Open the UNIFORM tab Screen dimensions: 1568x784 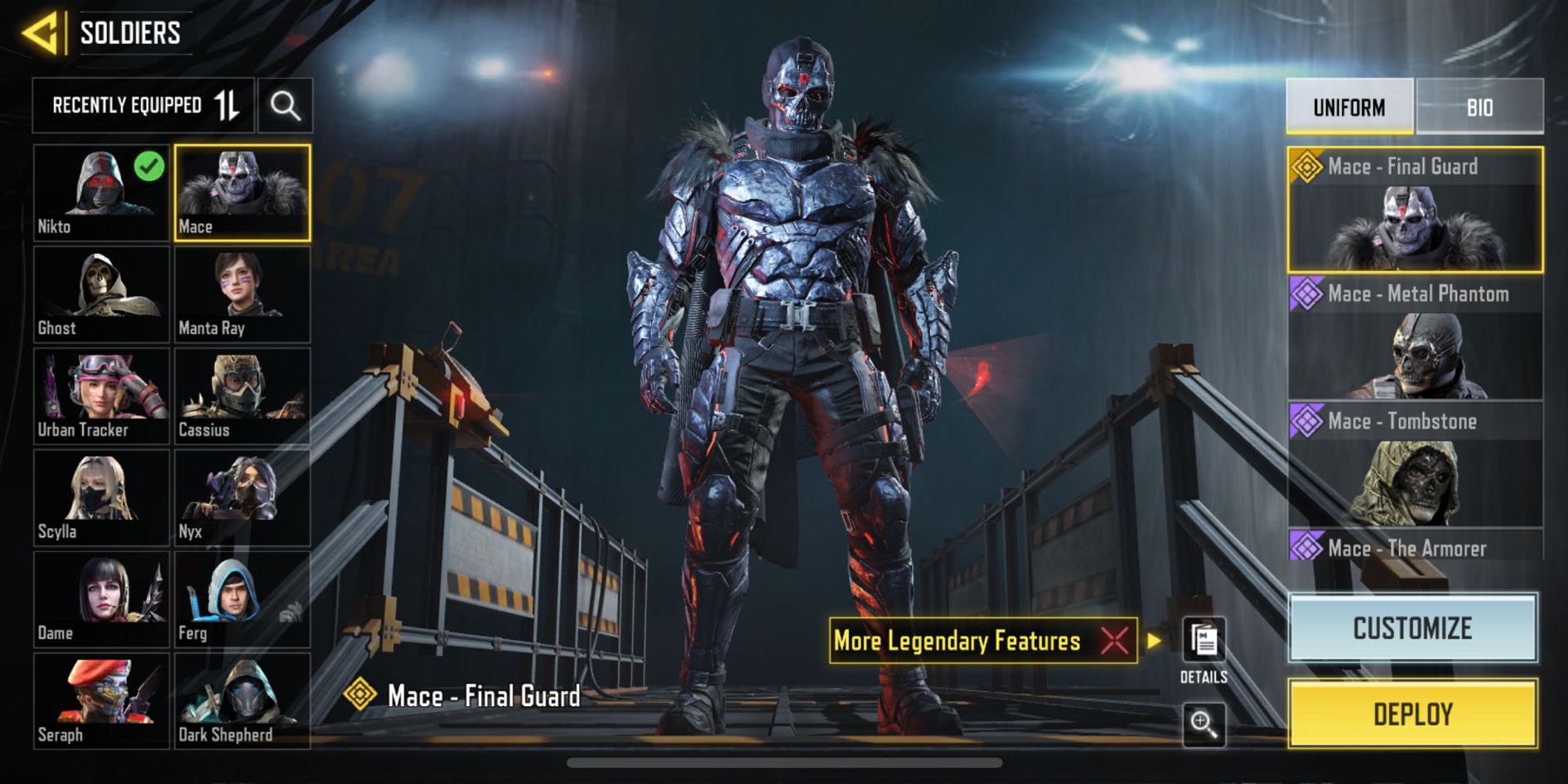pos(1348,106)
